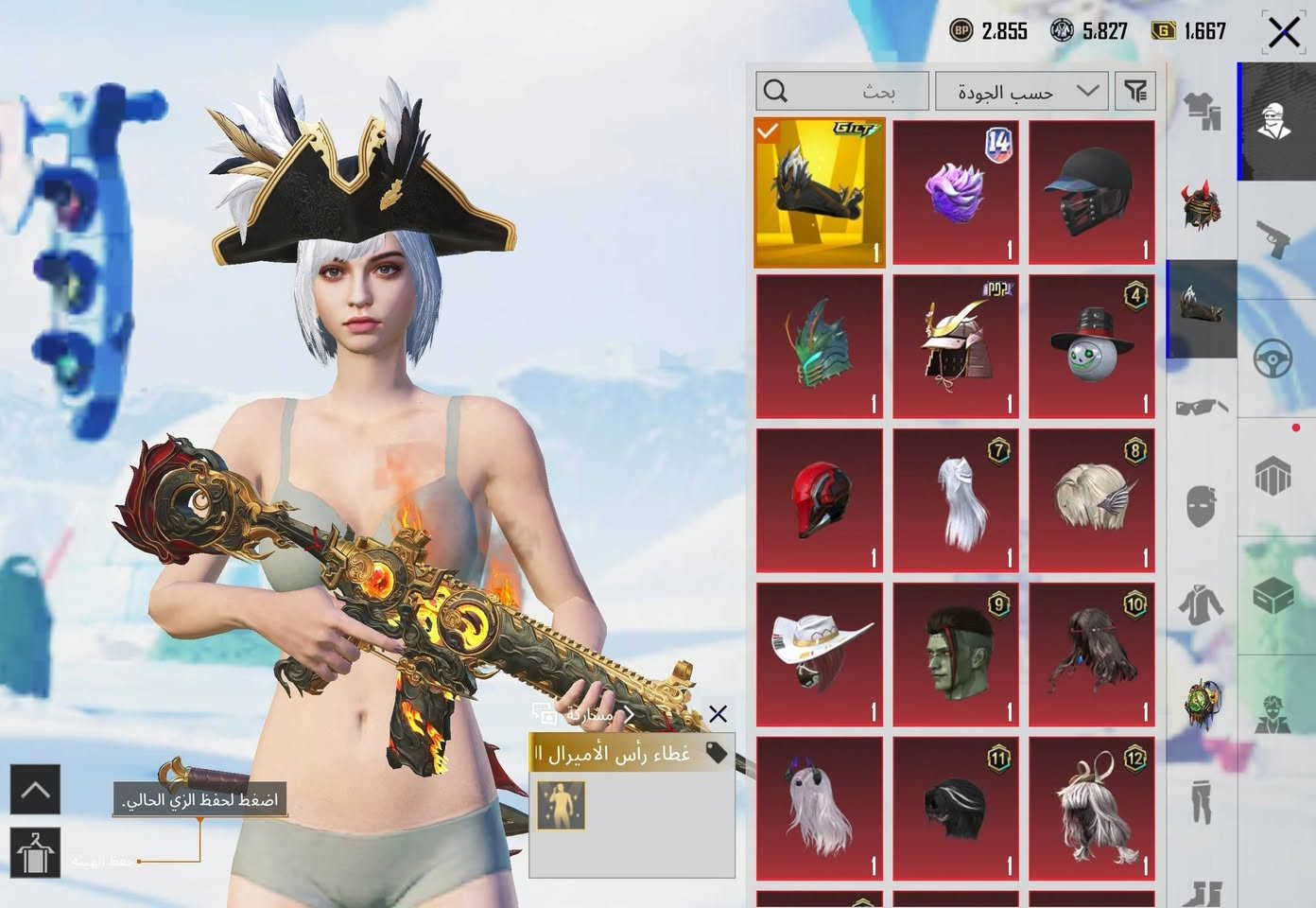Viewport: 1316px width, 908px height.
Task: Pick the green zombie head item
Action: tap(956, 655)
